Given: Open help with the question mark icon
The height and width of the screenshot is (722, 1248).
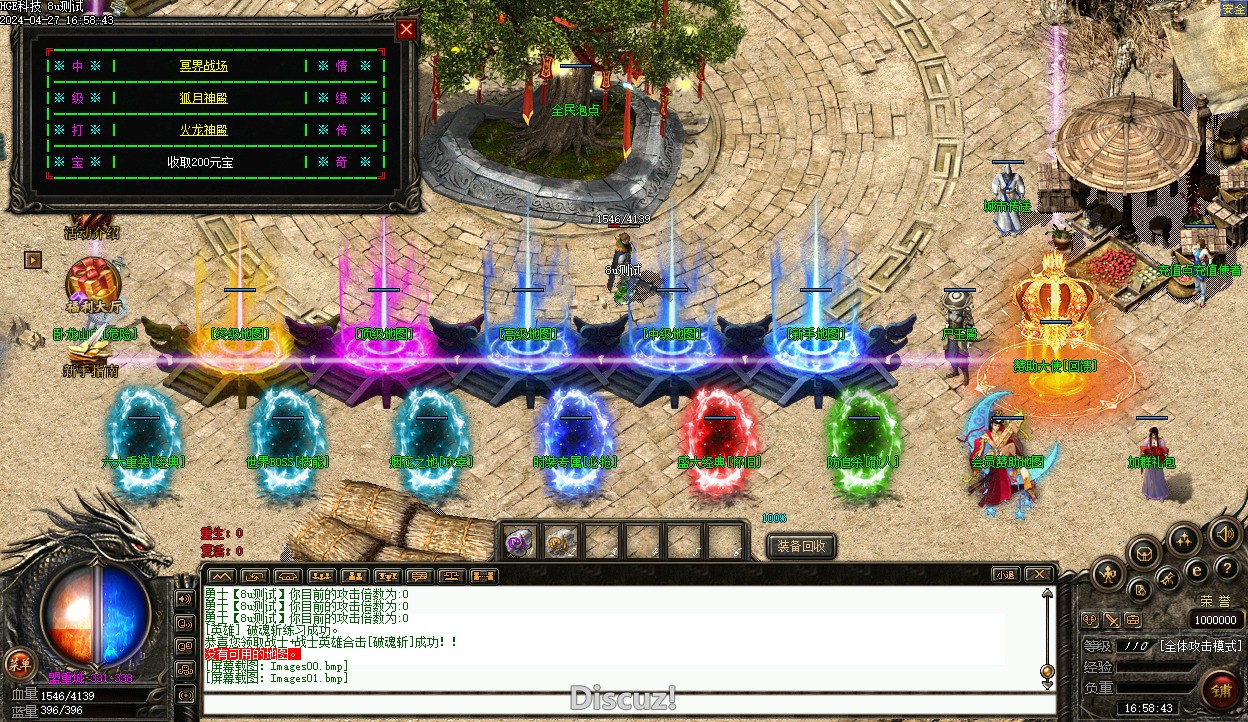Looking at the screenshot, I should pyautogui.click(x=1228, y=568).
